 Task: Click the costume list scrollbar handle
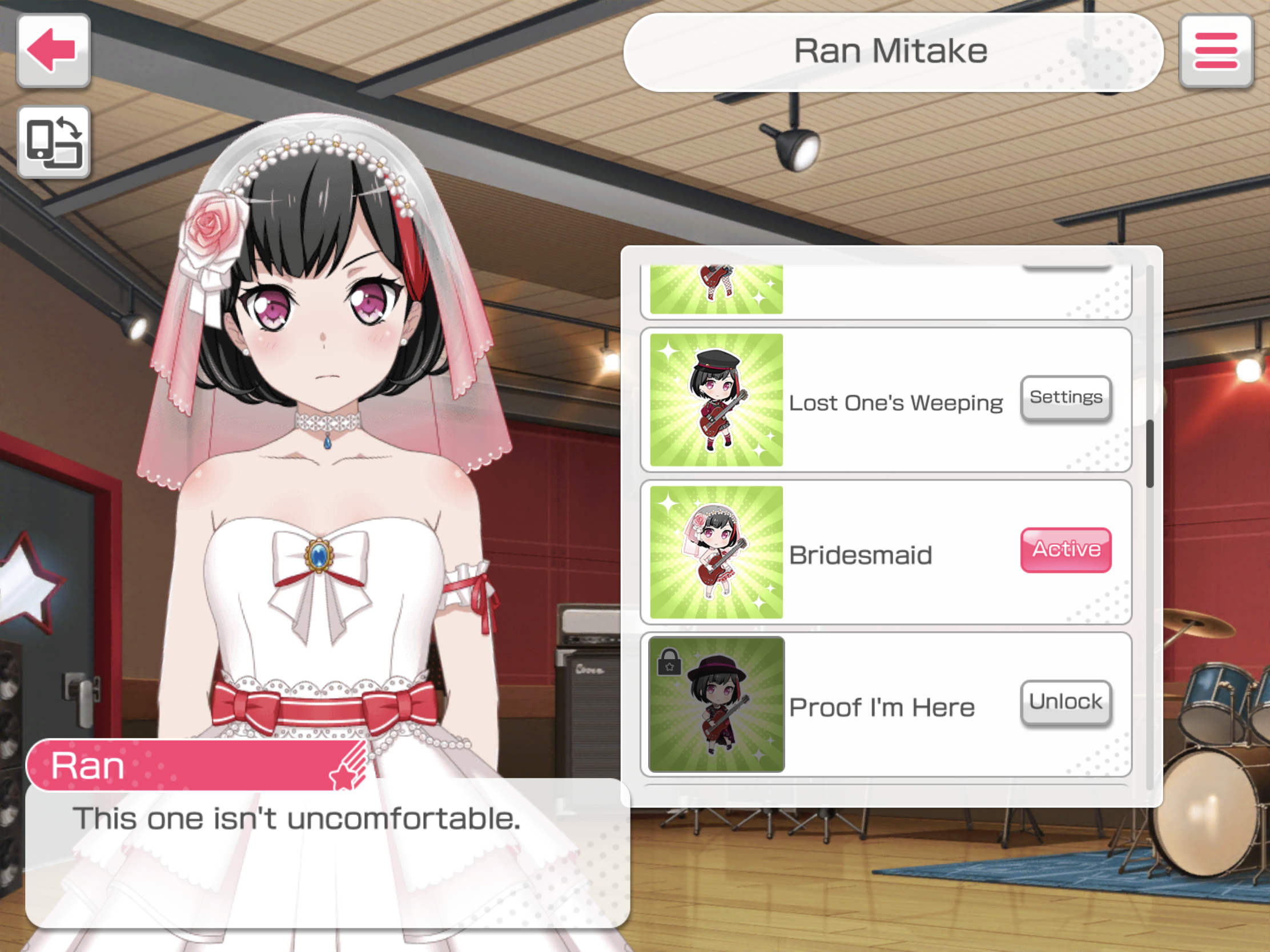[1150, 453]
